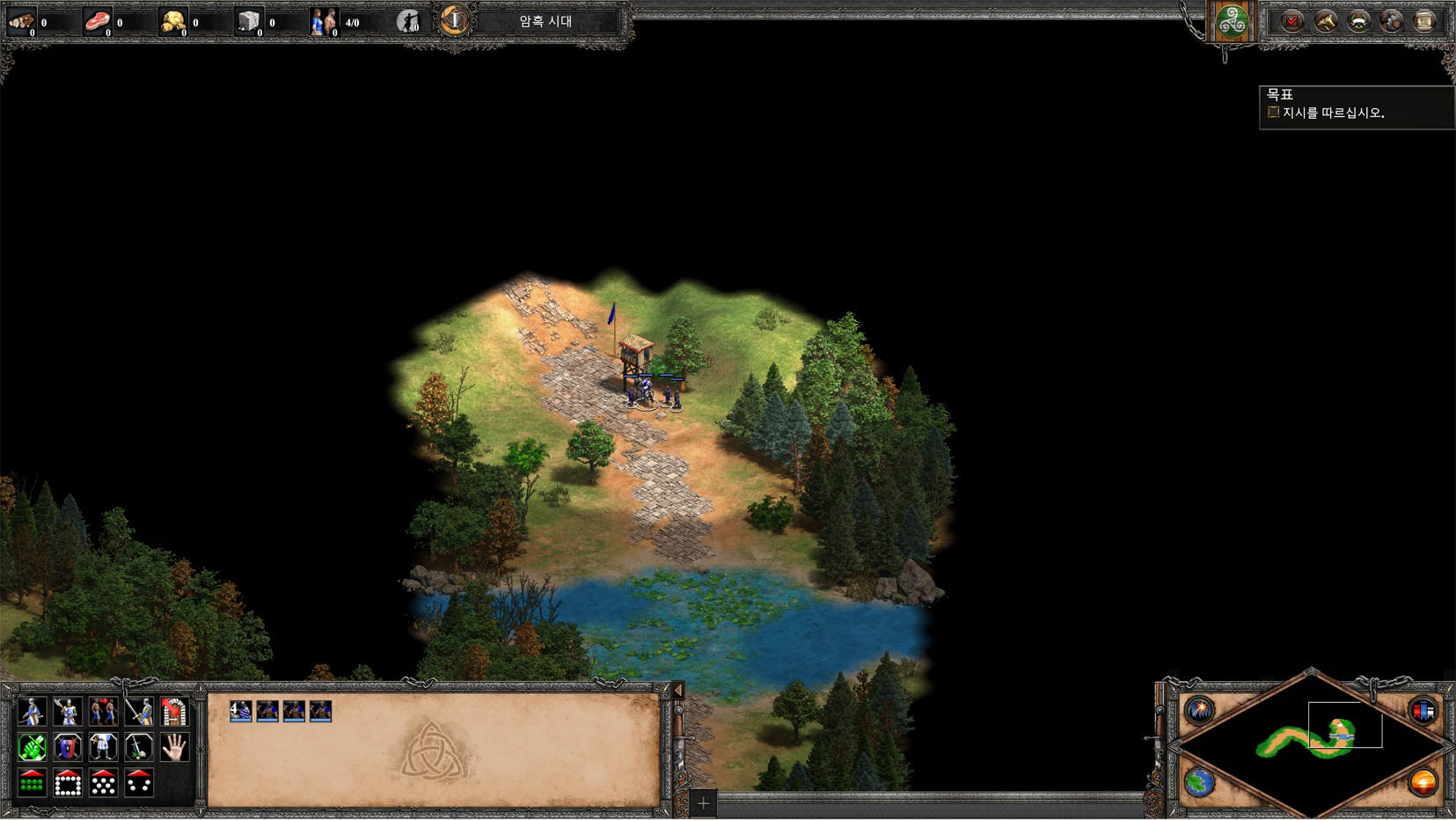This screenshot has width=1456, height=820.
Task: Open the objectives checkmark button
Action: click(1291, 21)
